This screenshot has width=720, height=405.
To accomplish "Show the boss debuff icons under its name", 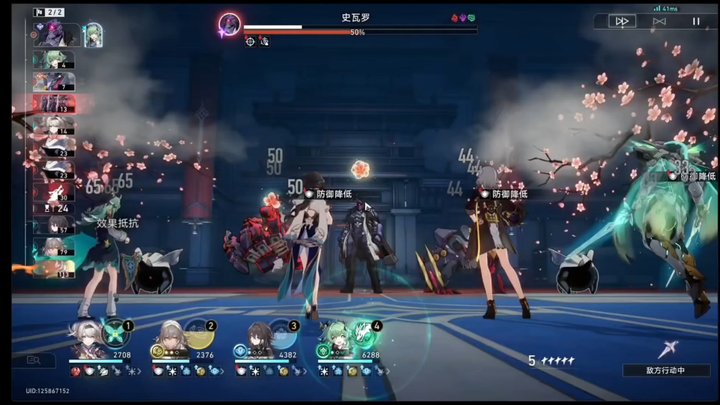I will (256, 41).
